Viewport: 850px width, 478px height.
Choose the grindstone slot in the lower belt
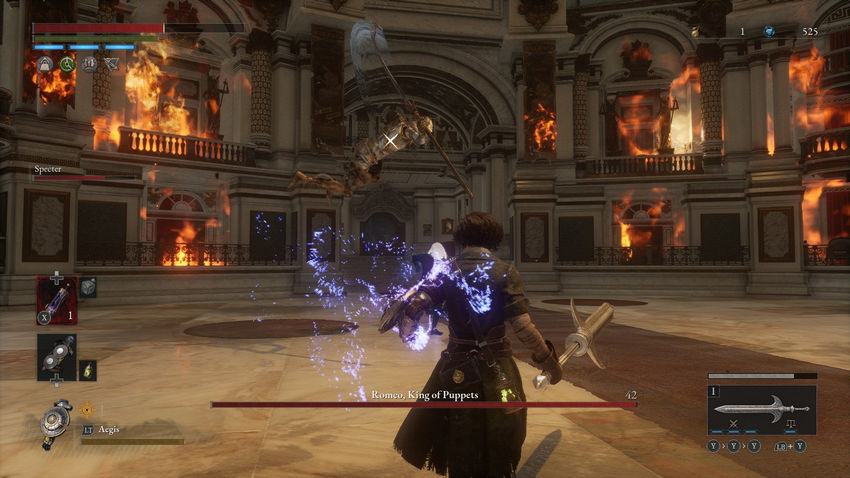[x=57, y=357]
